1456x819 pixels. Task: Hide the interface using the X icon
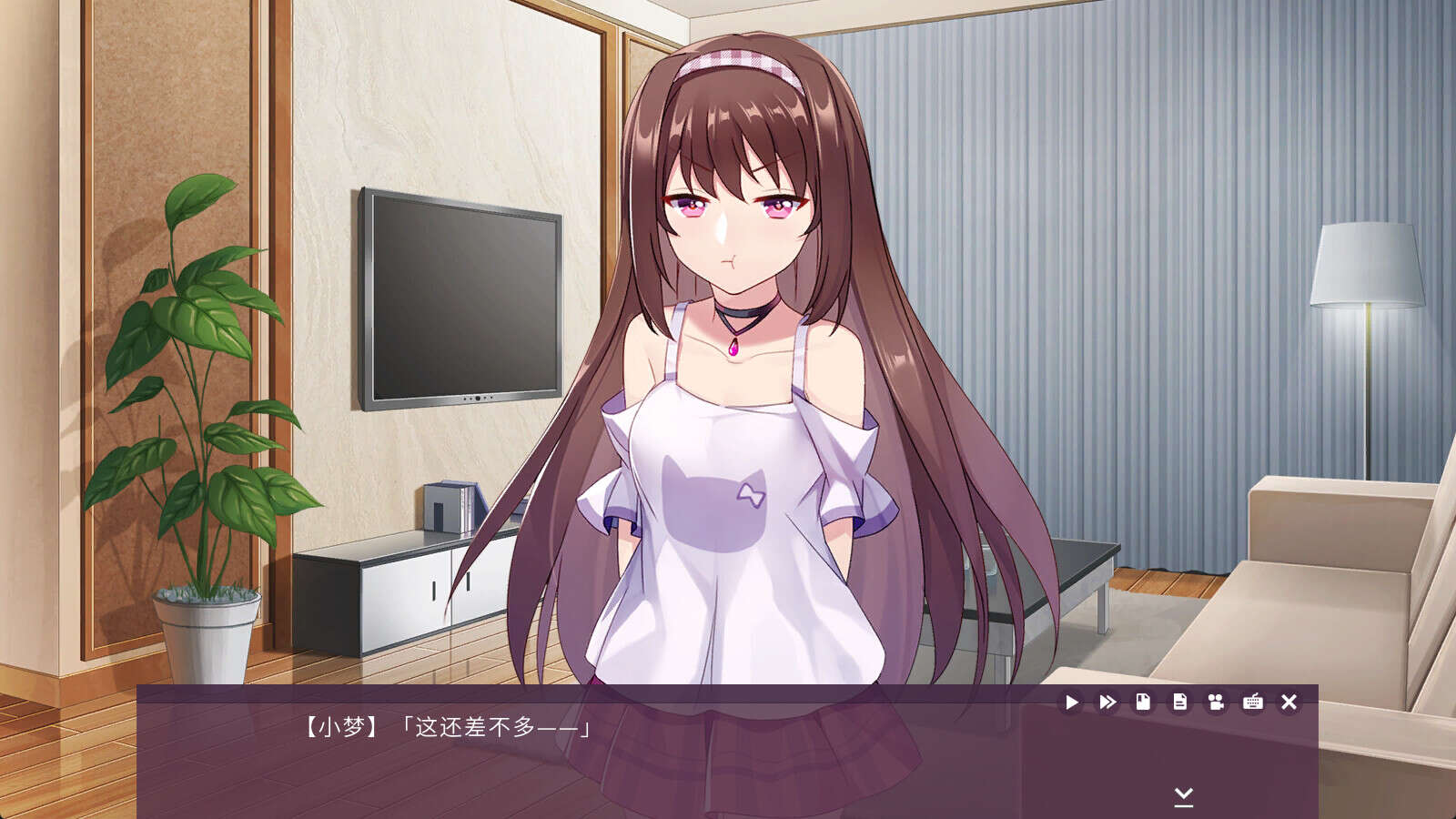[x=1289, y=702]
